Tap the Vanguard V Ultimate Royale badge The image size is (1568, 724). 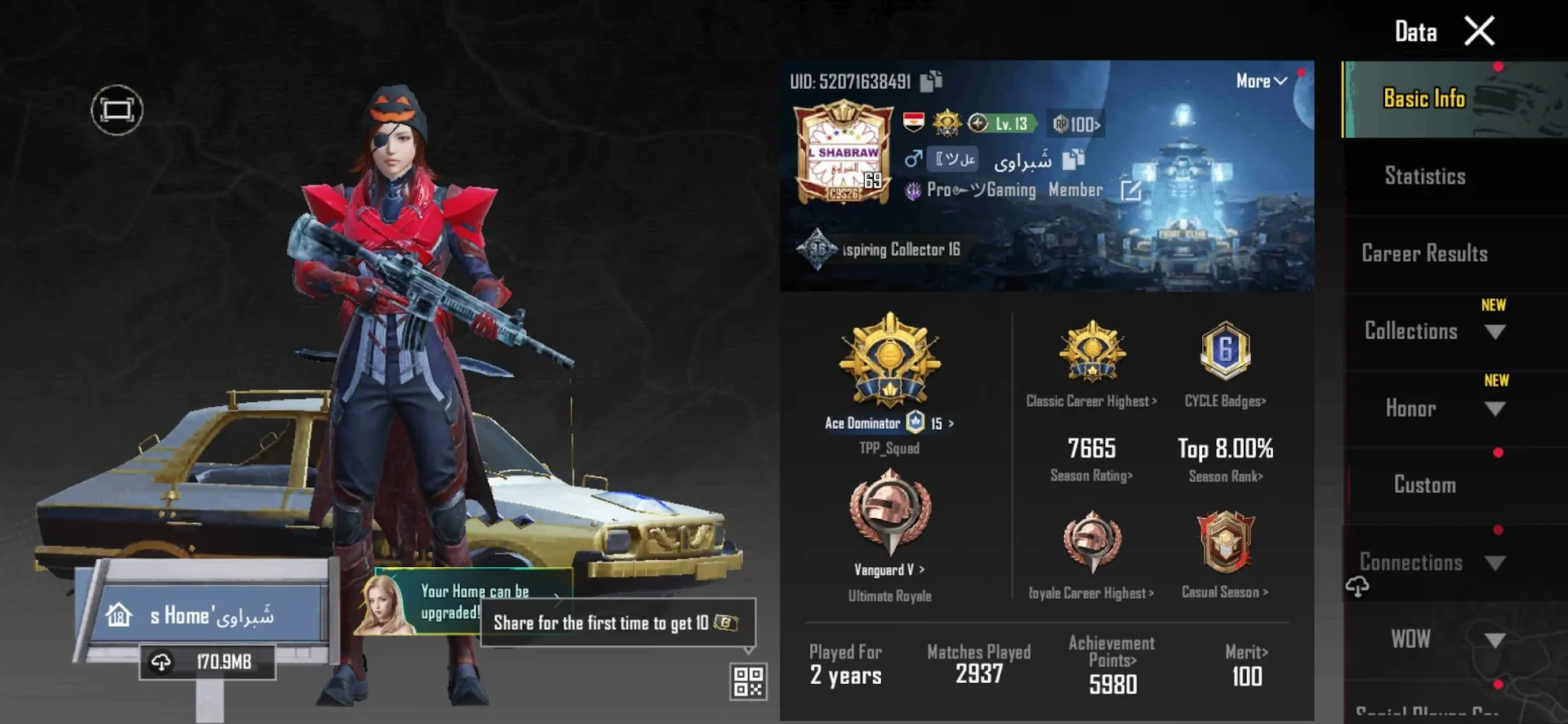click(x=889, y=515)
